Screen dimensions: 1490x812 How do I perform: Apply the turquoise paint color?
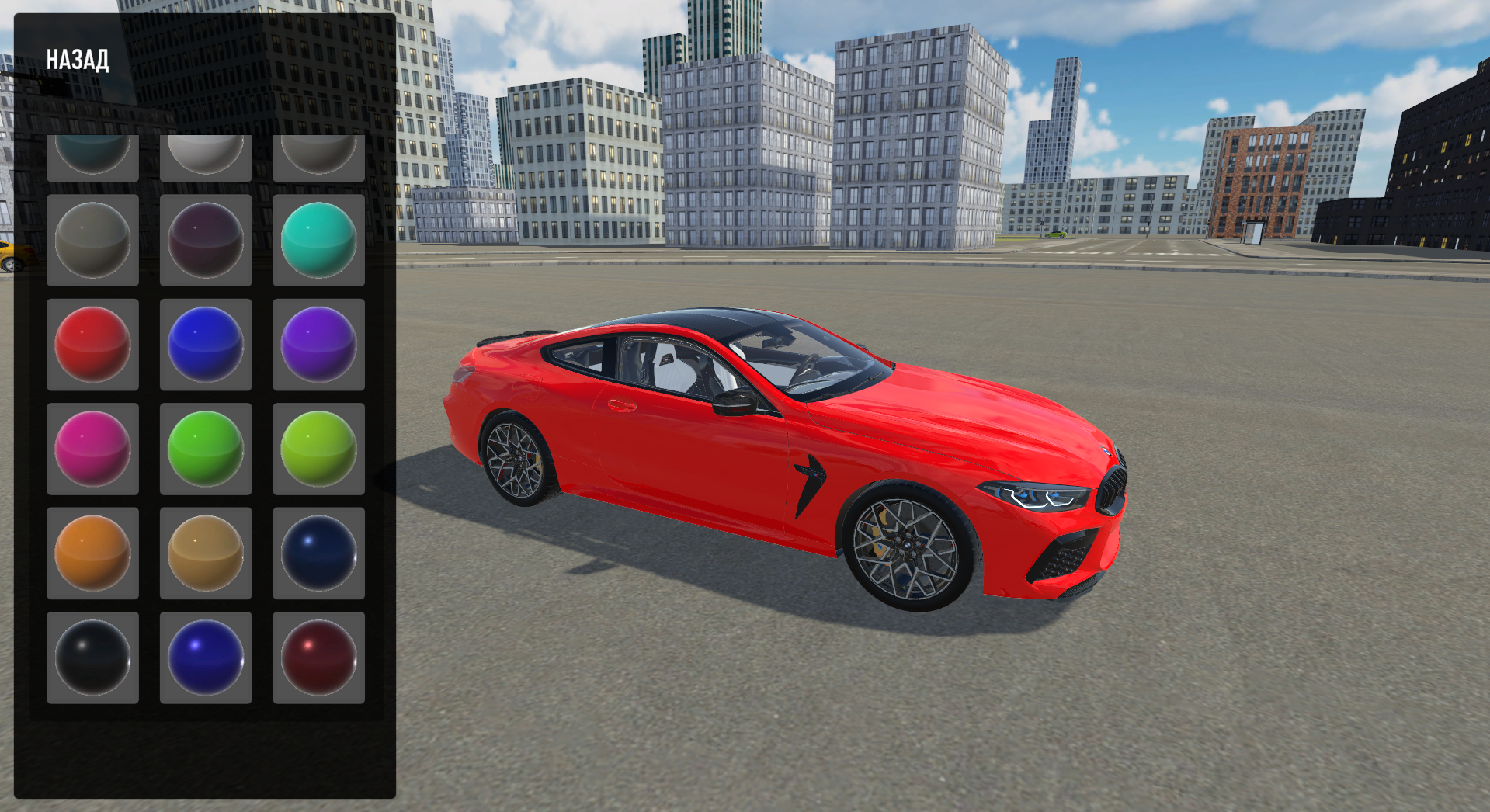(x=318, y=239)
